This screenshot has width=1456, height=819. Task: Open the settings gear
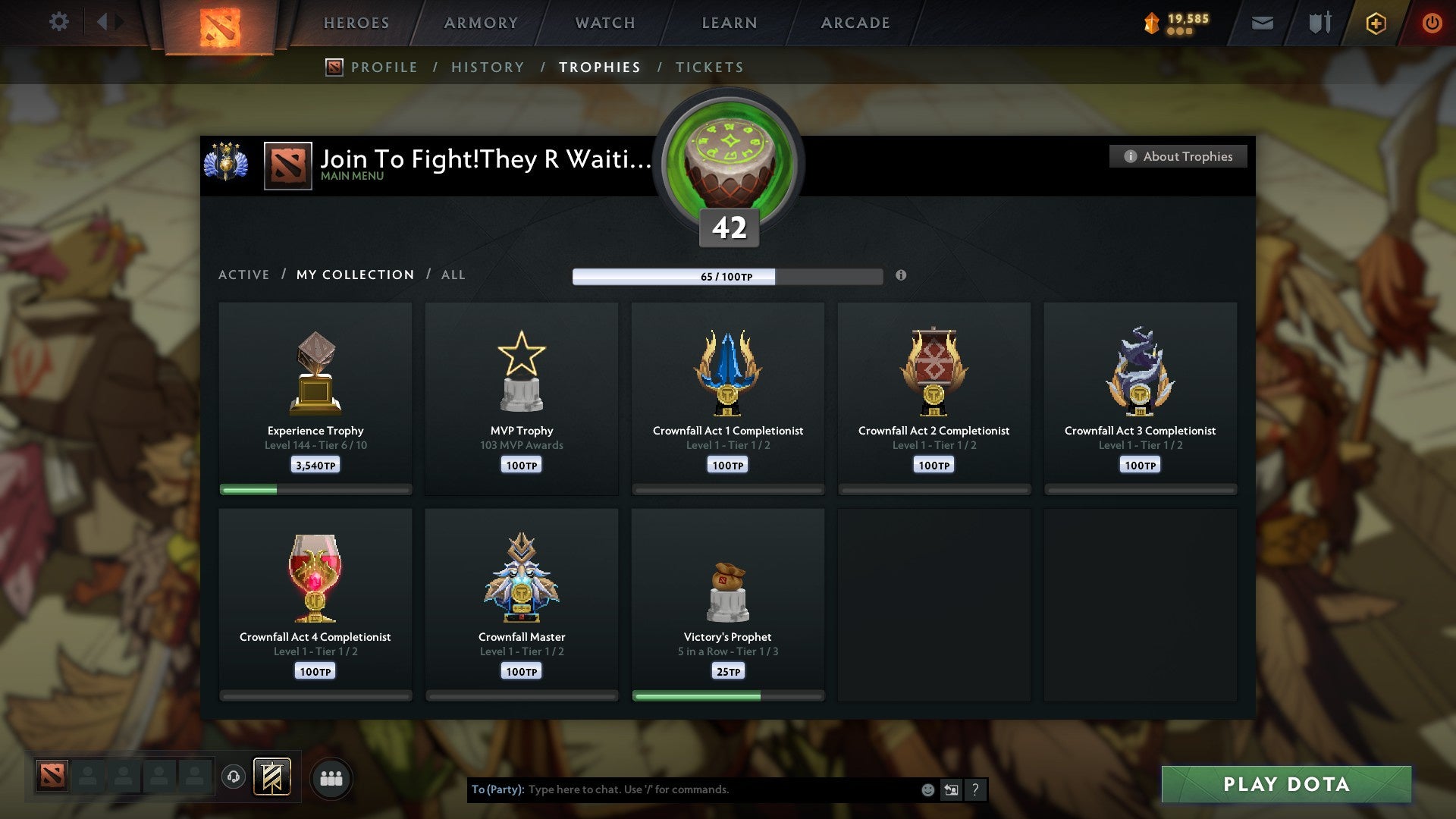[x=59, y=22]
